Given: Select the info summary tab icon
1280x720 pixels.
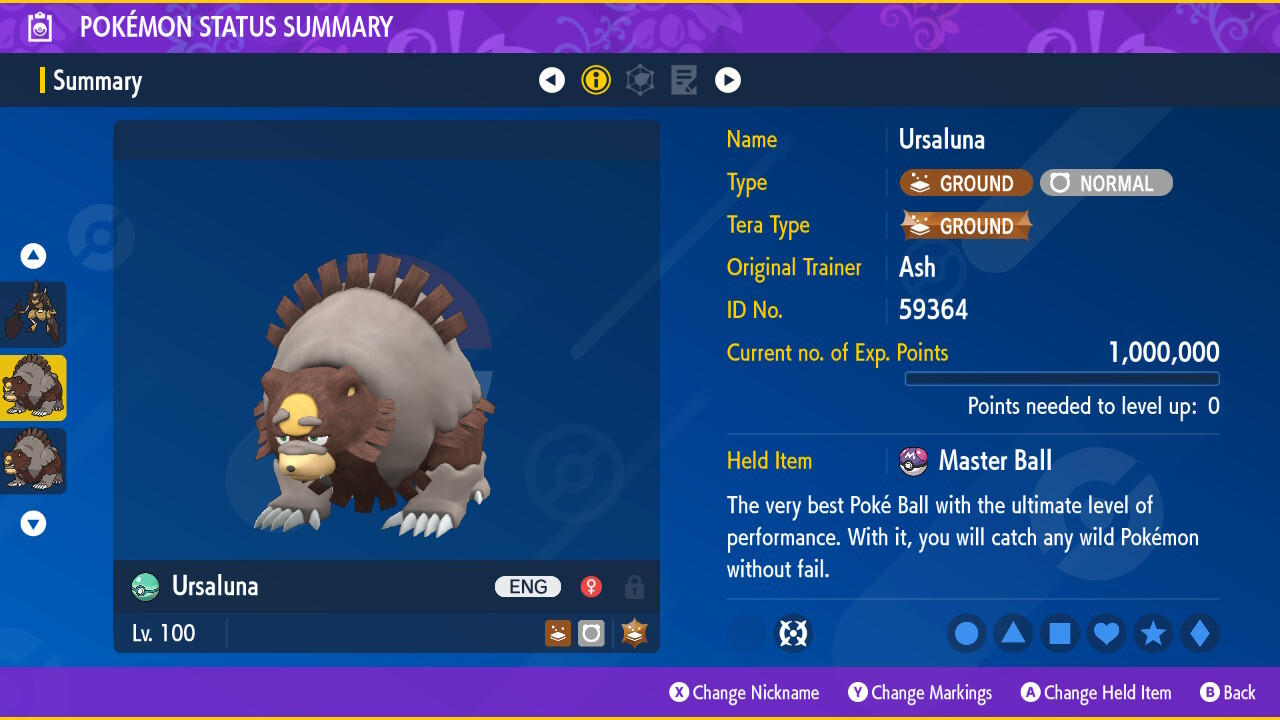Looking at the screenshot, I should [596, 80].
